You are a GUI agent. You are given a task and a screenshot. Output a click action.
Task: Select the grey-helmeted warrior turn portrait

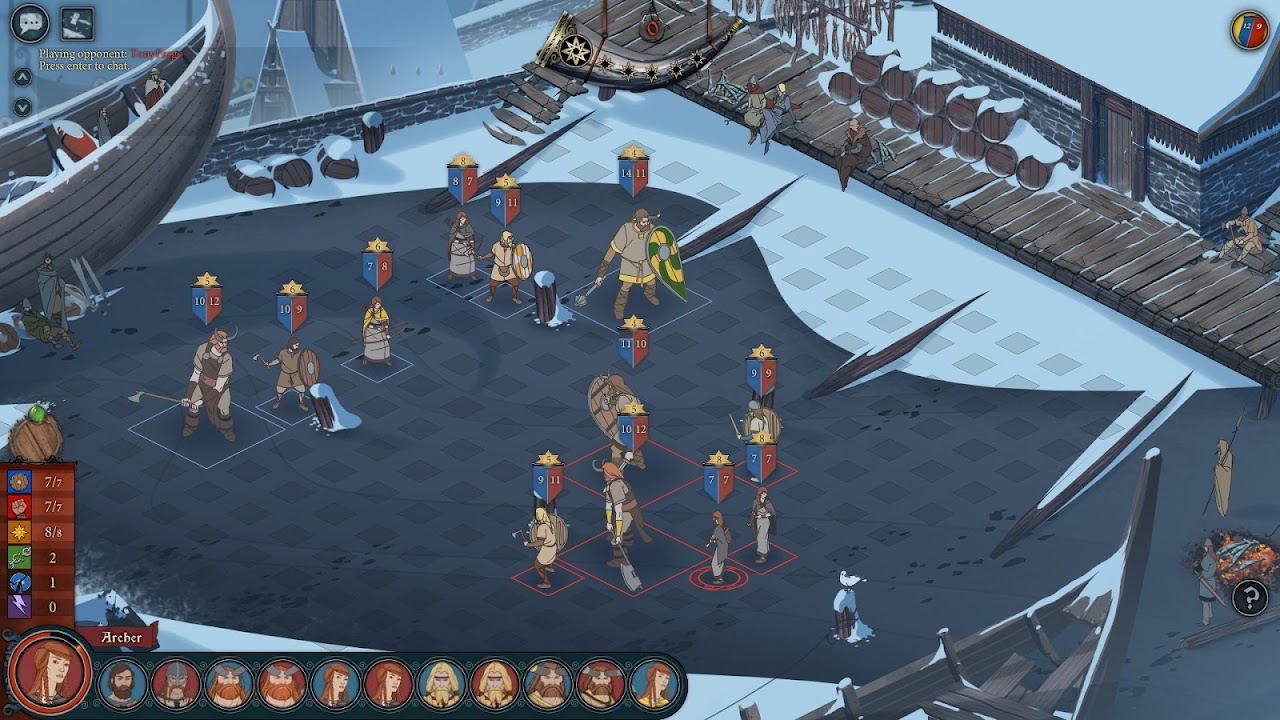point(175,685)
